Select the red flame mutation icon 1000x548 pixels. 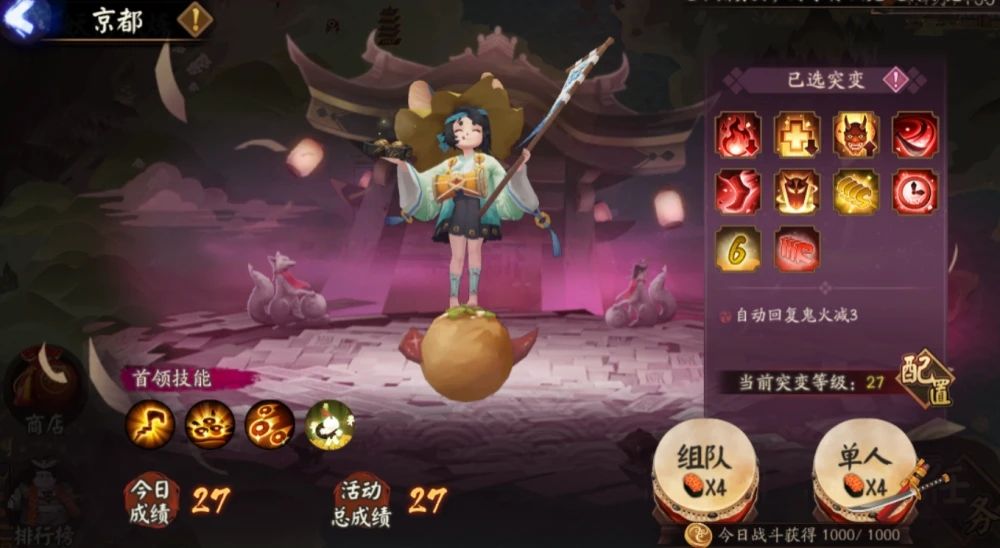point(738,135)
